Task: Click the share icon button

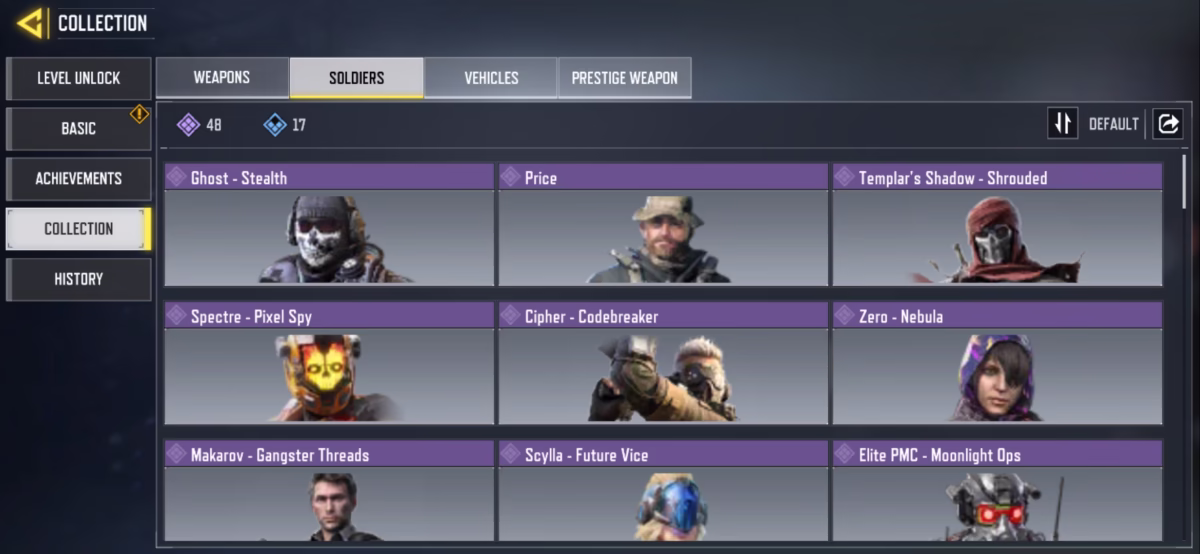Action: tap(1167, 123)
